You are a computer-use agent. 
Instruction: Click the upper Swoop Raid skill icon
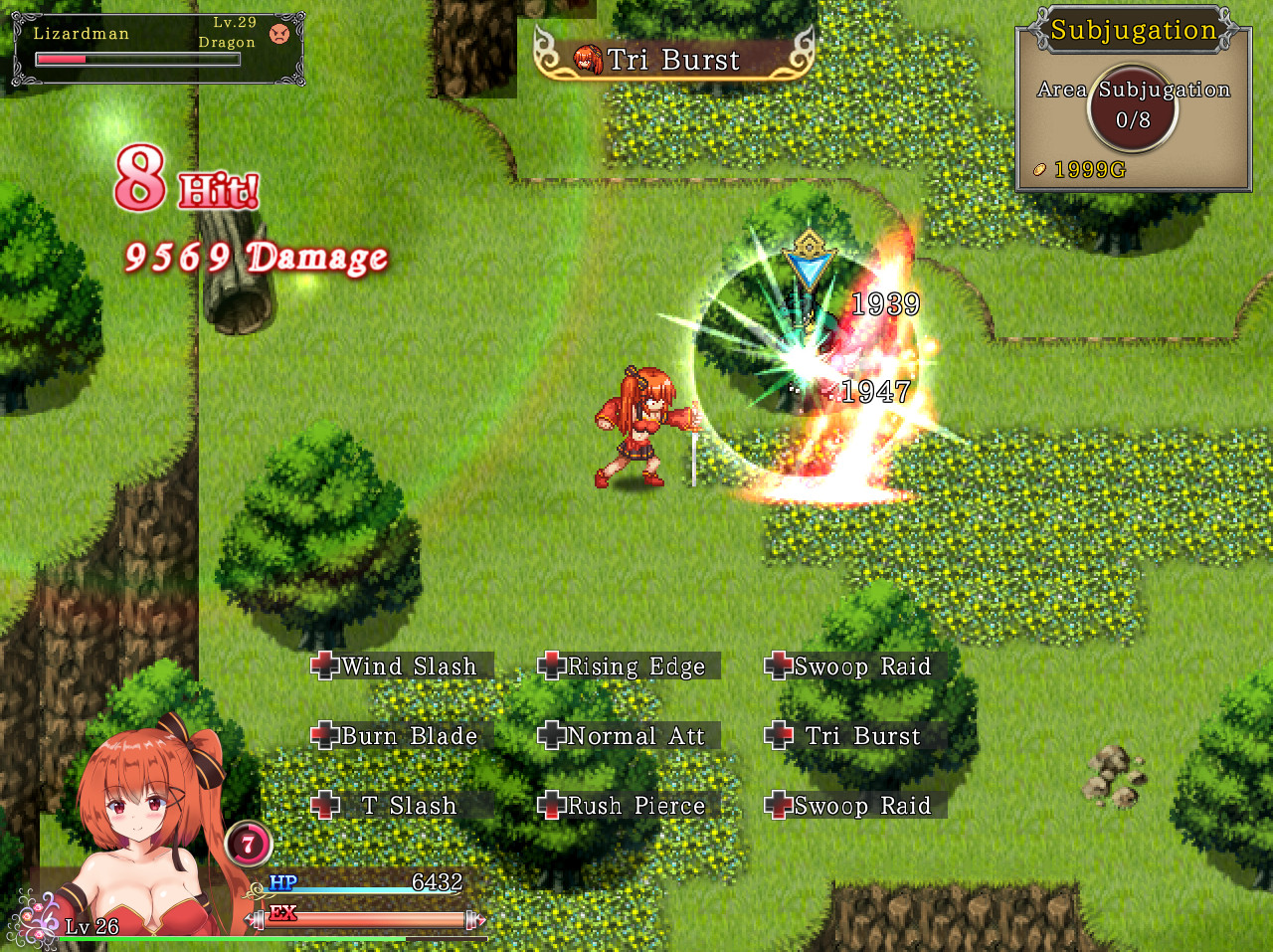[x=780, y=666]
